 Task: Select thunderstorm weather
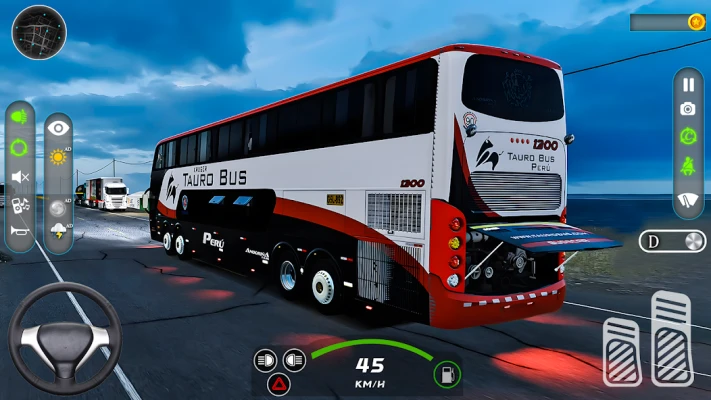click(59, 232)
